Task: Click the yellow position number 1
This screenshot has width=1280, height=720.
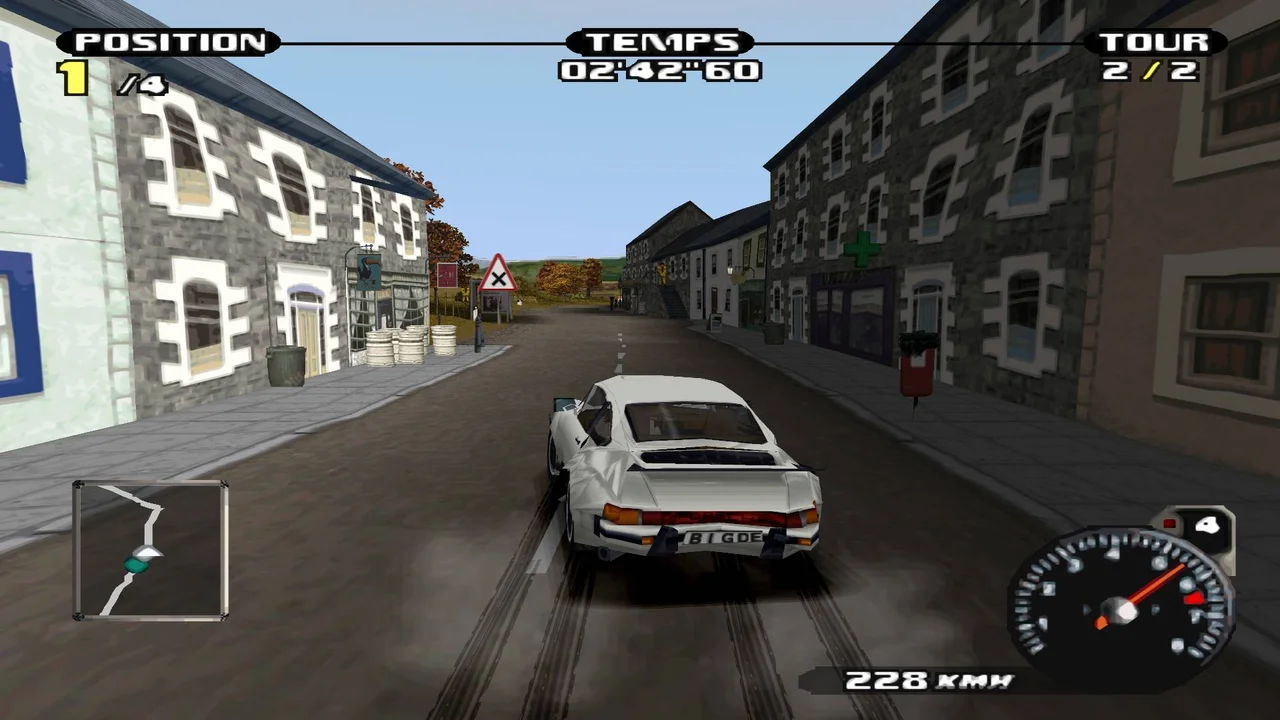Action: click(74, 78)
